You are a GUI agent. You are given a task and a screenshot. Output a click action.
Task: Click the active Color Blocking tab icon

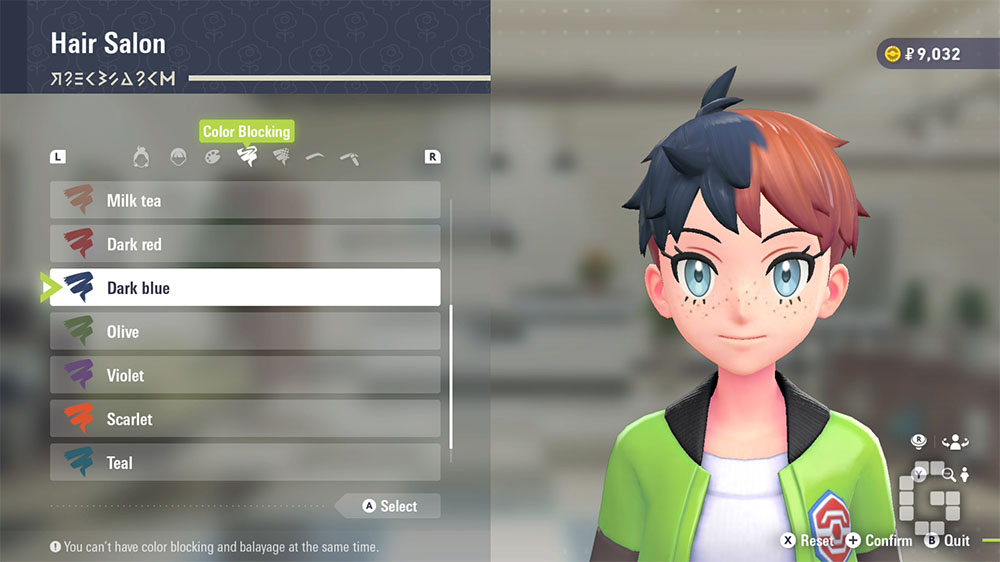pyautogui.click(x=246, y=157)
